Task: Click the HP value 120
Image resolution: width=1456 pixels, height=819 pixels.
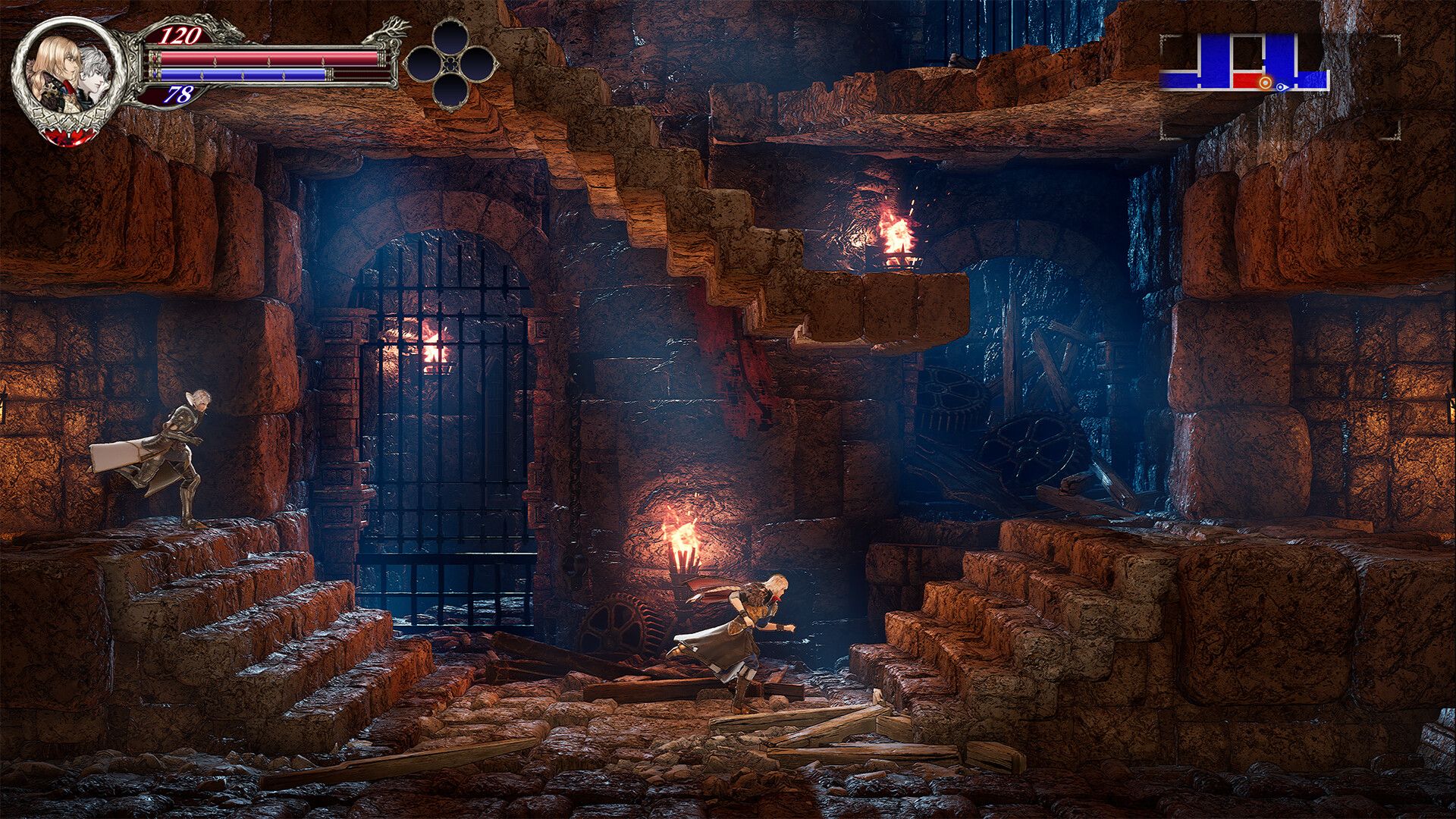Action: [x=180, y=36]
